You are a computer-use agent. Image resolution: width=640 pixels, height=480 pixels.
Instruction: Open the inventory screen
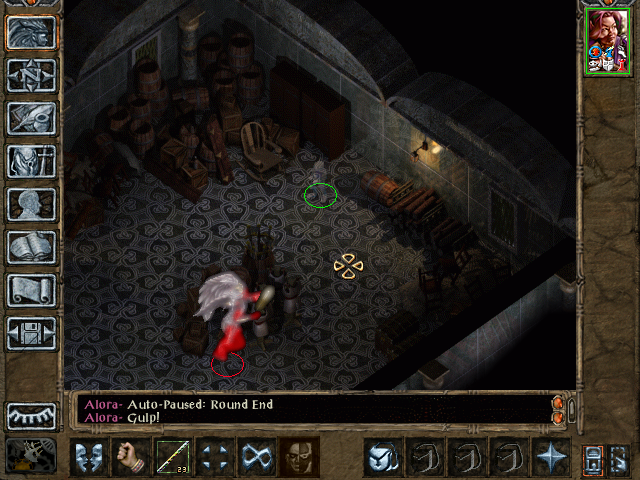pos(31,161)
